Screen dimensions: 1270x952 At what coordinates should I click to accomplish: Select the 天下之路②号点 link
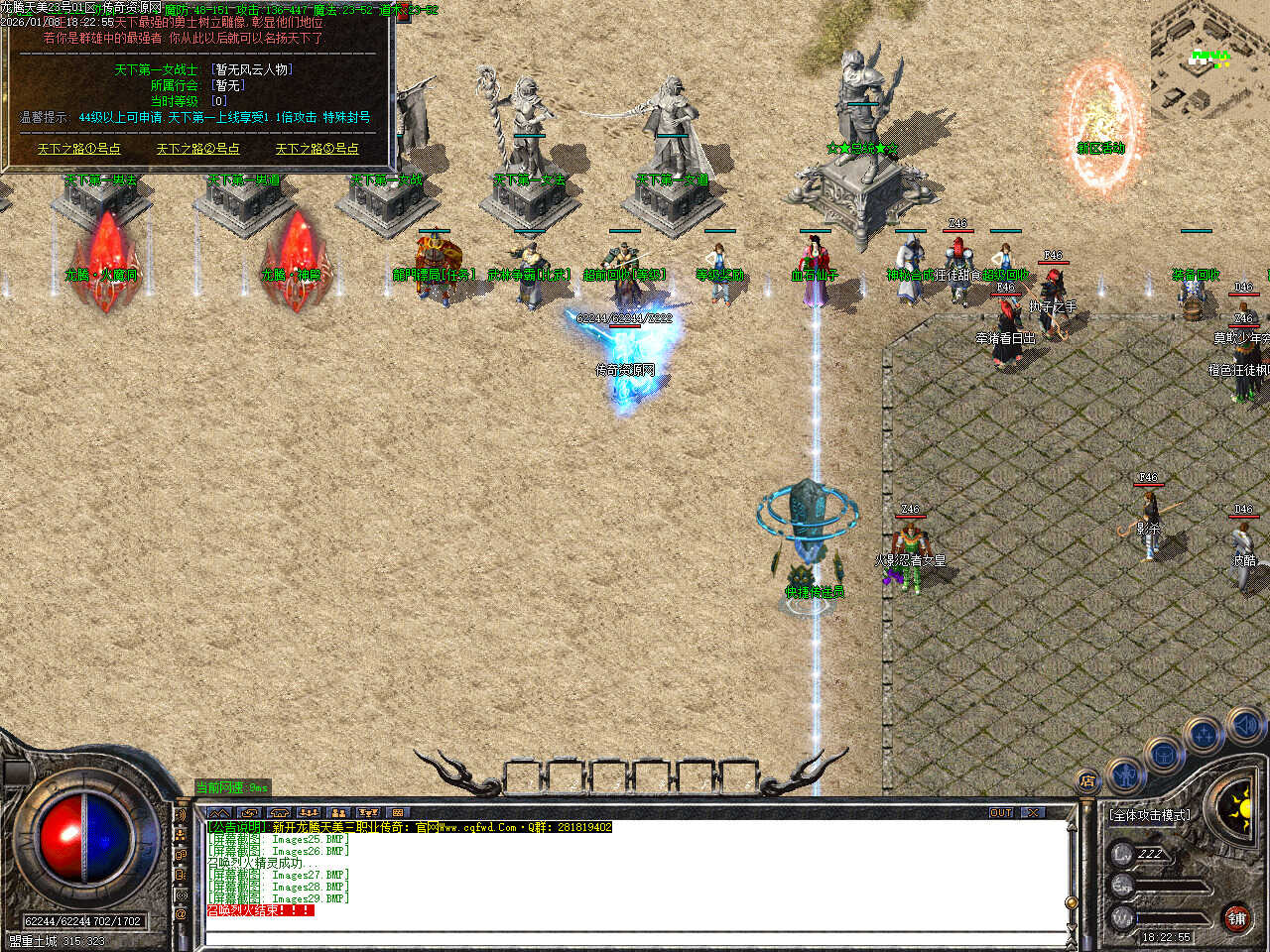pos(197,149)
